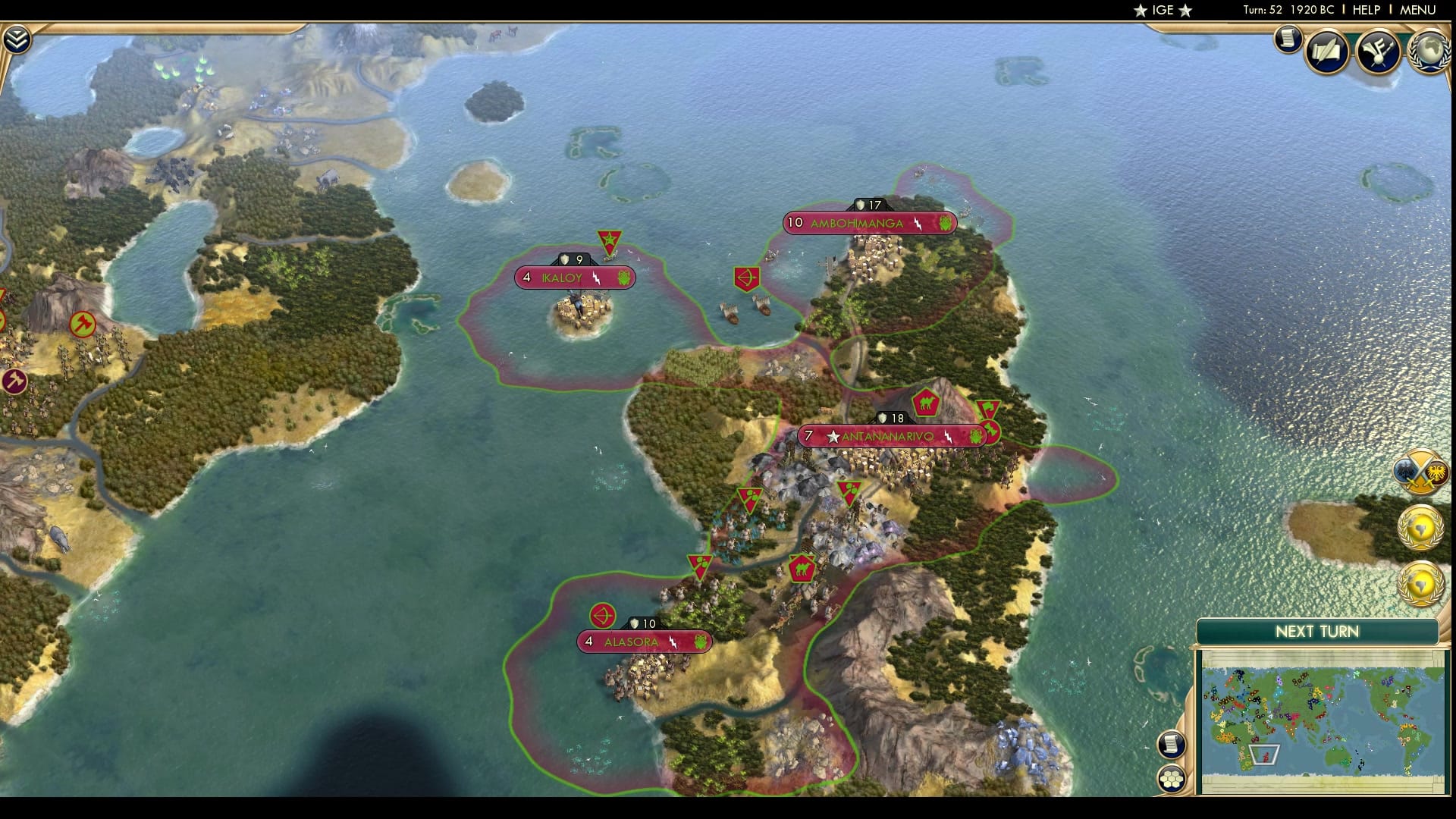Image resolution: width=1456 pixels, height=819 pixels.
Task: Open the social policies quill button
Action: point(1327,51)
